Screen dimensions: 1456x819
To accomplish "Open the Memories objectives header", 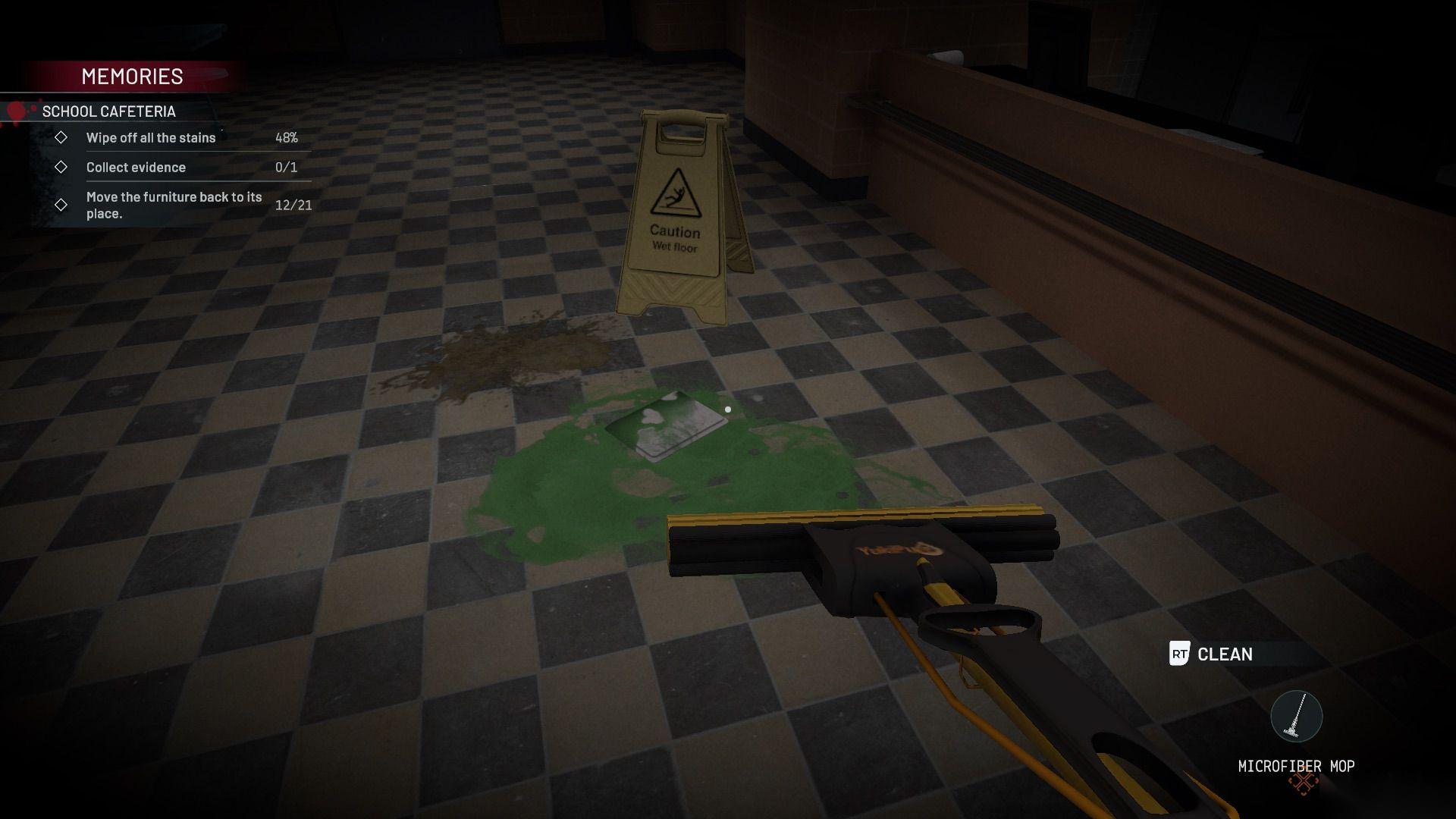I will (x=132, y=77).
